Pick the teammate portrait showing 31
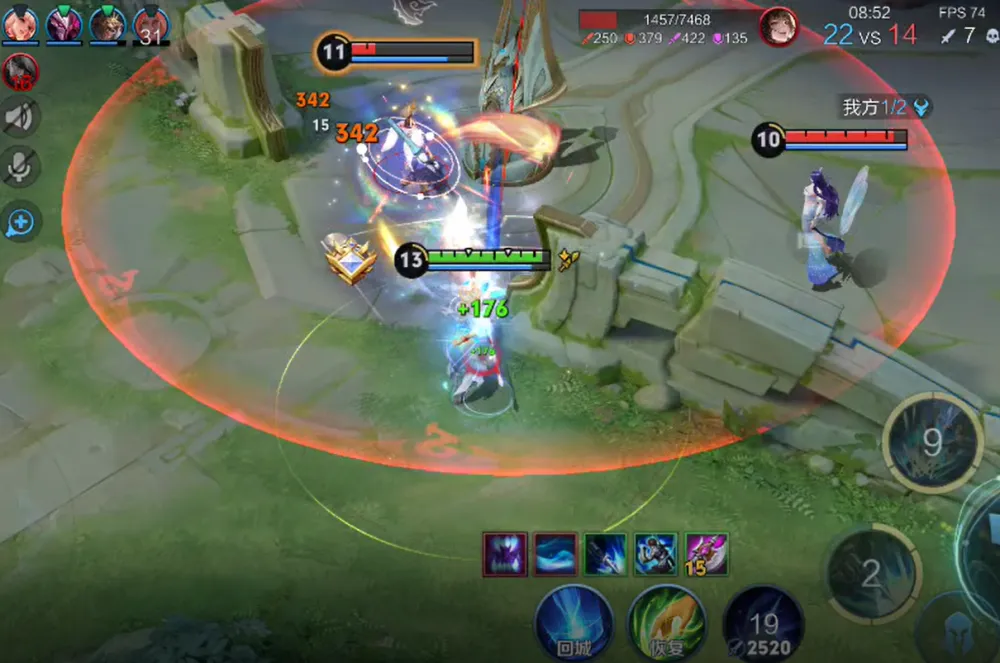The width and height of the screenshot is (1000, 663). click(x=150, y=25)
